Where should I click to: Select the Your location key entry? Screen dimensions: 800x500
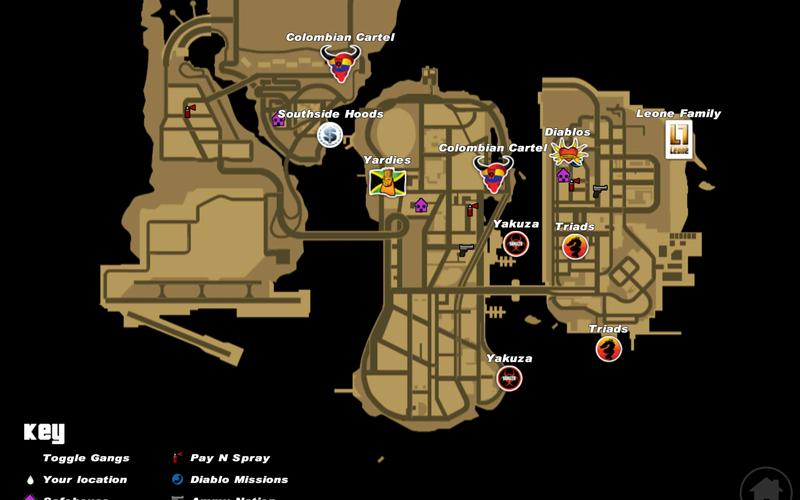[x=84, y=480]
